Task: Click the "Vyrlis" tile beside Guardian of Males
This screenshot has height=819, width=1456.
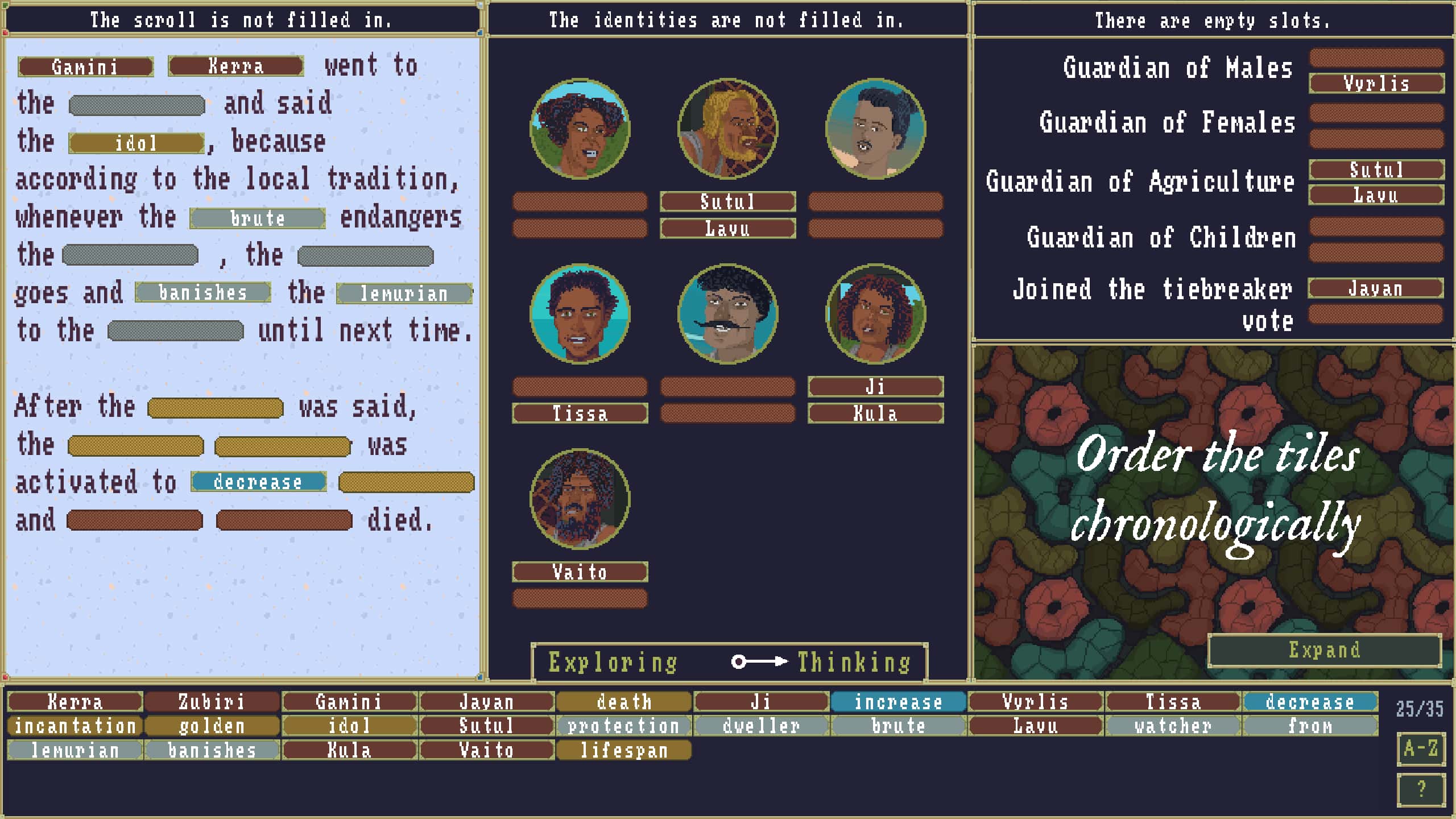Action: pyautogui.click(x=1376, y=84)
